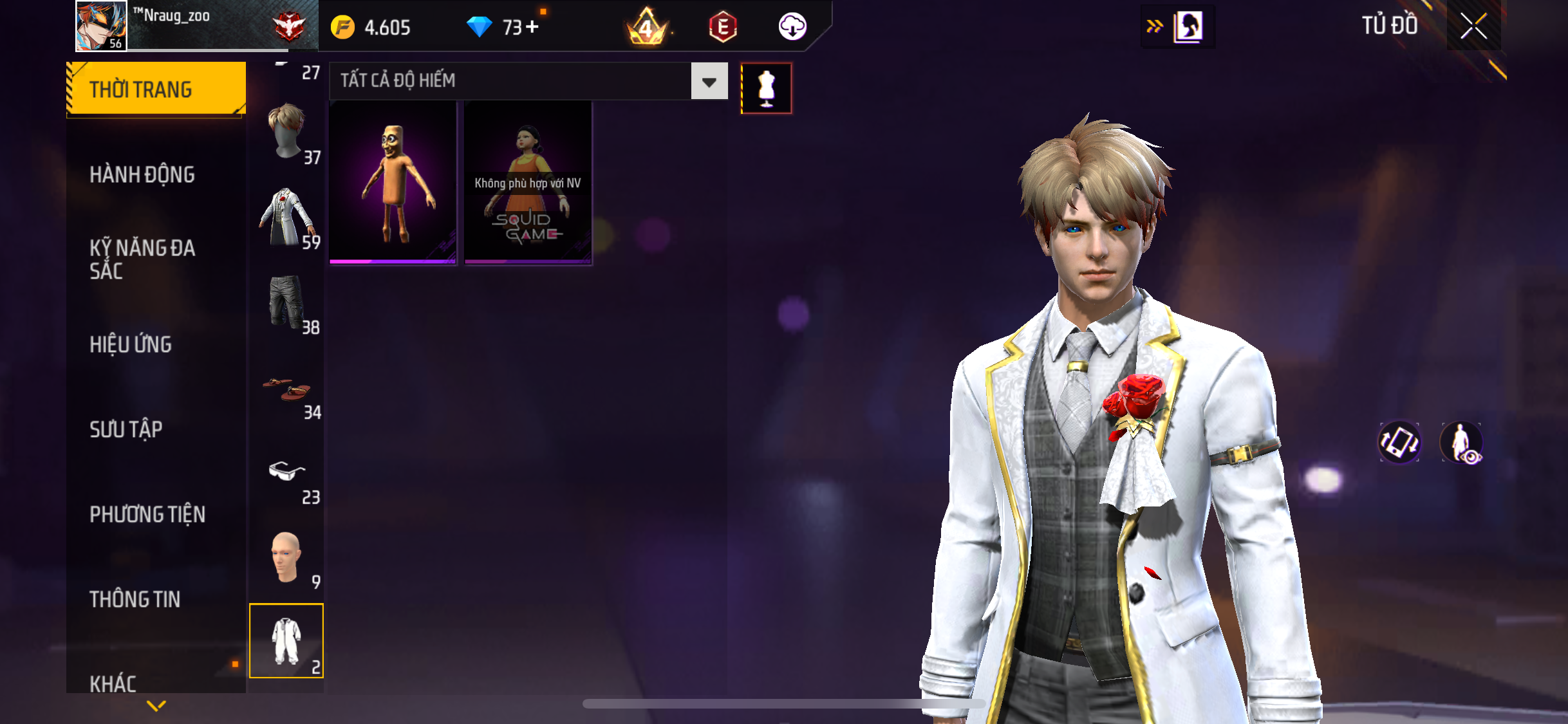Open the Phương Tiện vehicles tab
This screenshot has height=724, width=1568.
point(147,514)
